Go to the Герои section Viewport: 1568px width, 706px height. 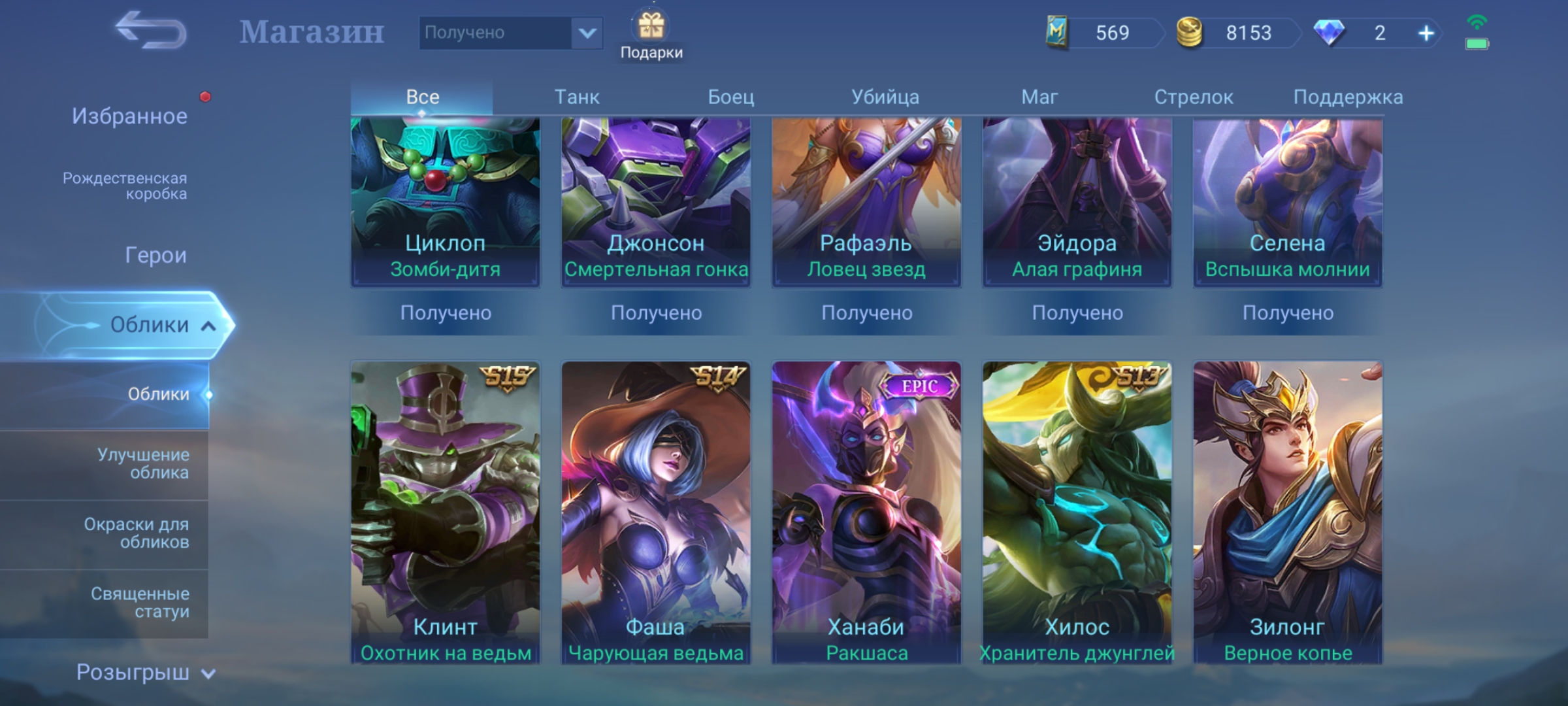[x=155, y=255]
